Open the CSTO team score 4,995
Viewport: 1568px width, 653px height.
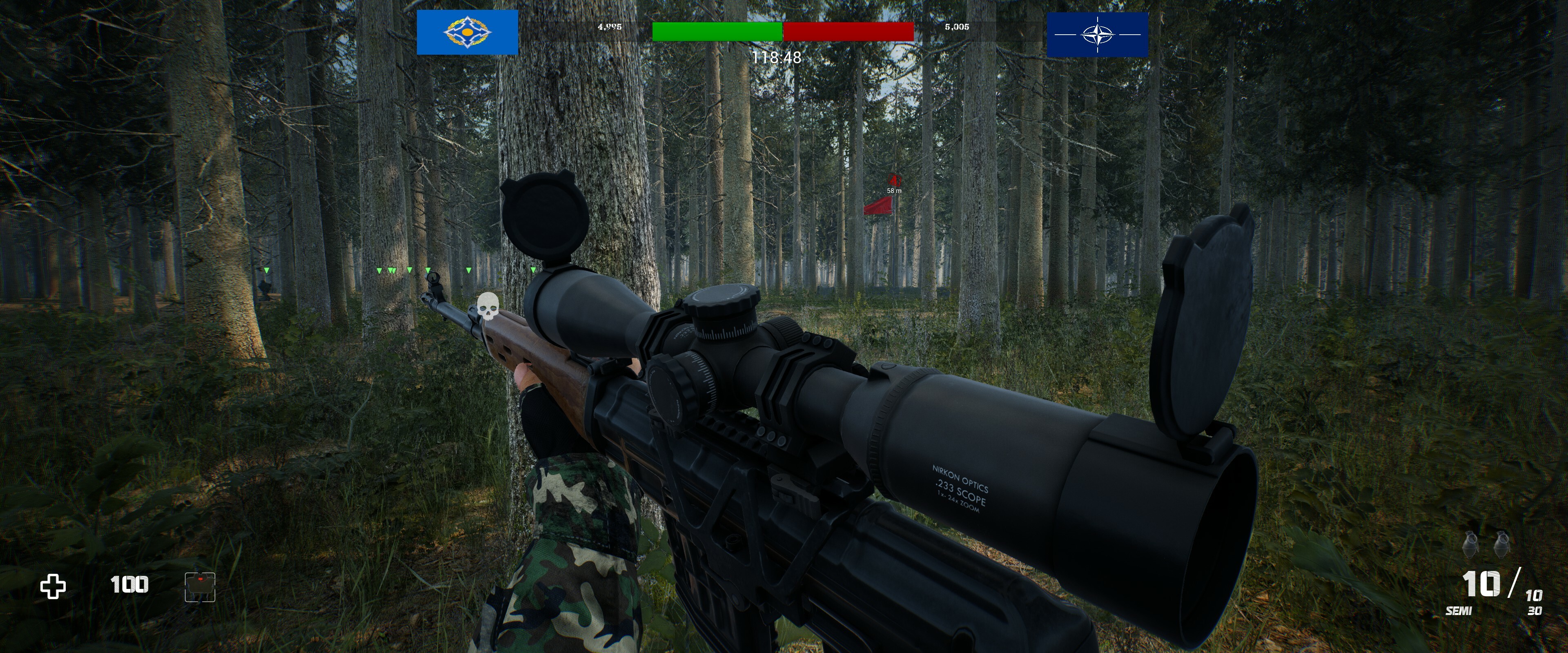click(x=609, y=27)
